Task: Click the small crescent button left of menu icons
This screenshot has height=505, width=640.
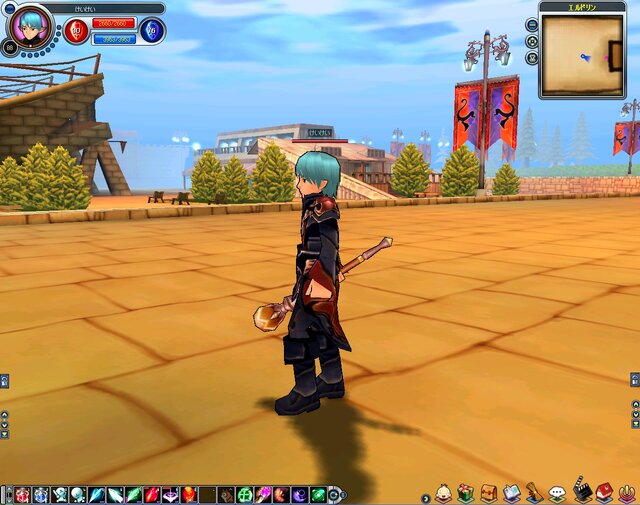Action: [x=426, y=497]
